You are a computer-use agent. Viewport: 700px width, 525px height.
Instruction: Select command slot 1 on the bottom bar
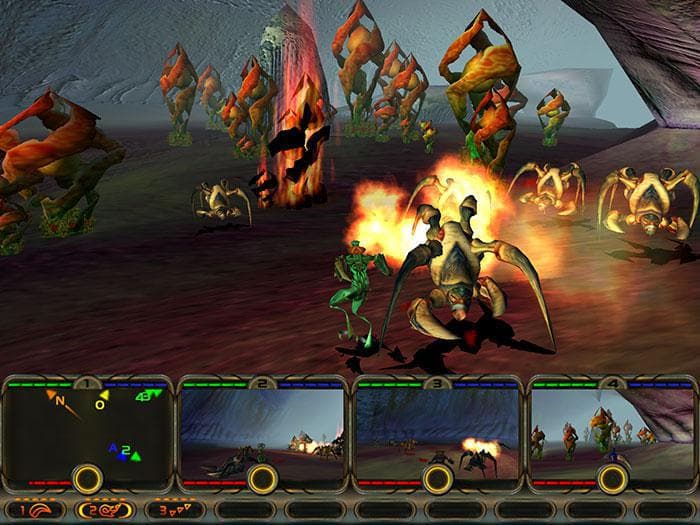tap(34, 509)
